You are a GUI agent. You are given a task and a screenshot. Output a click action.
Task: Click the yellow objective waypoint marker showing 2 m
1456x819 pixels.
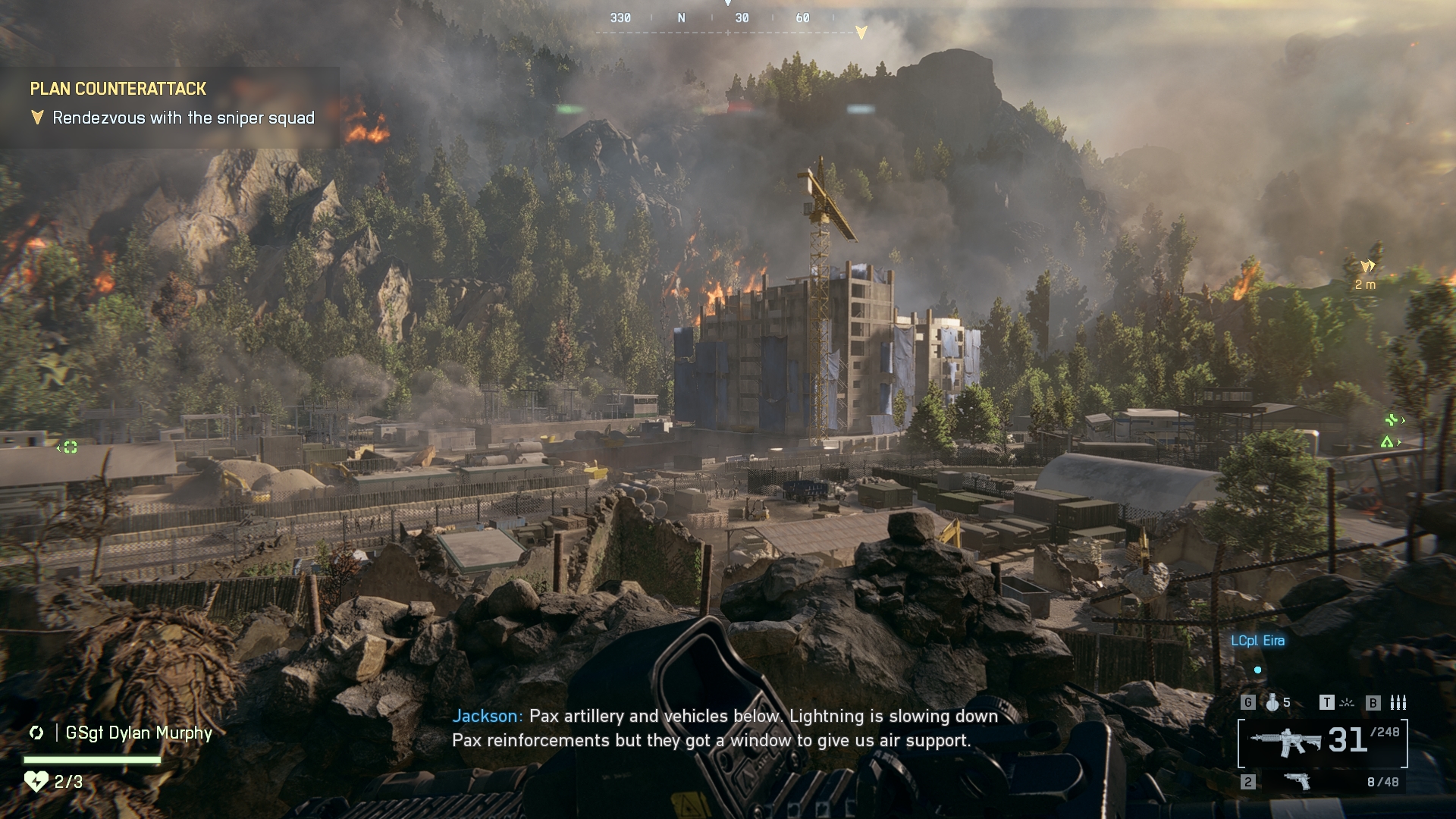(1367, 266)
